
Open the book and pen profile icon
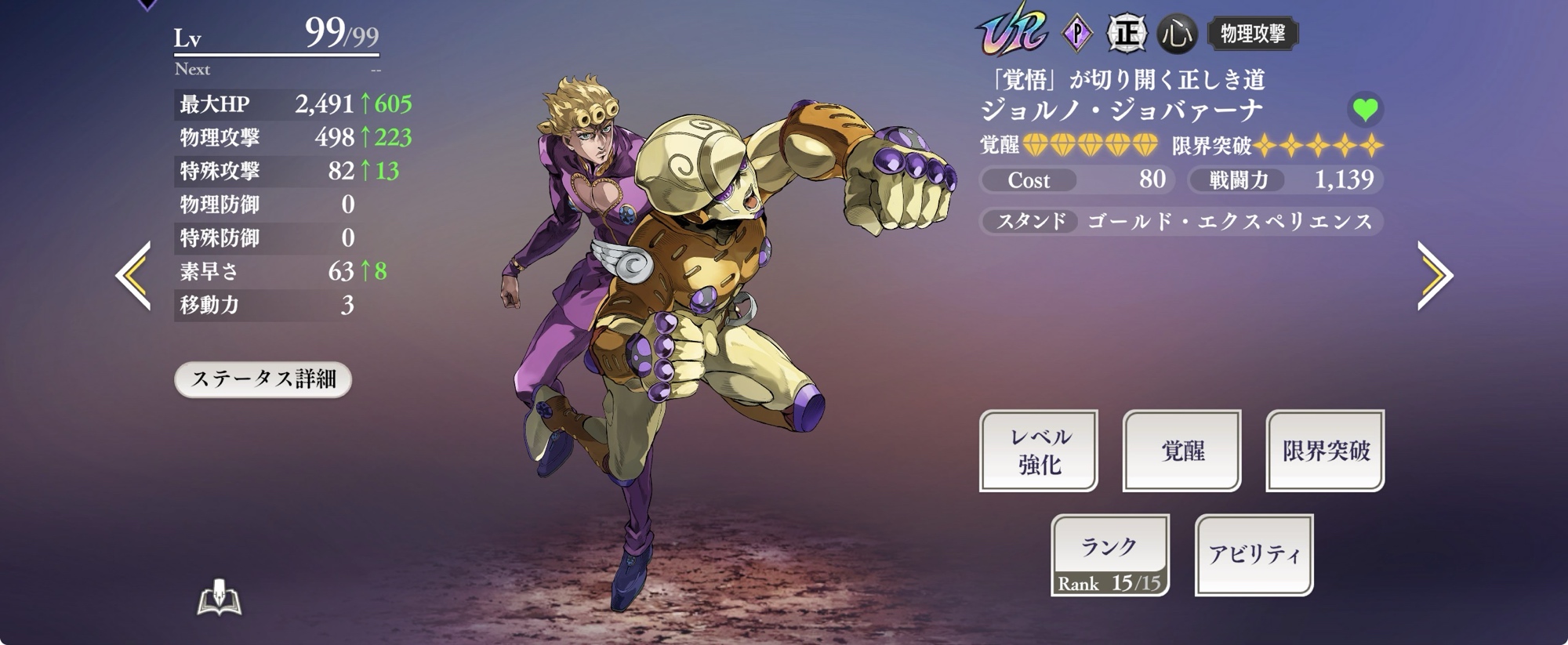coord(219,598)
